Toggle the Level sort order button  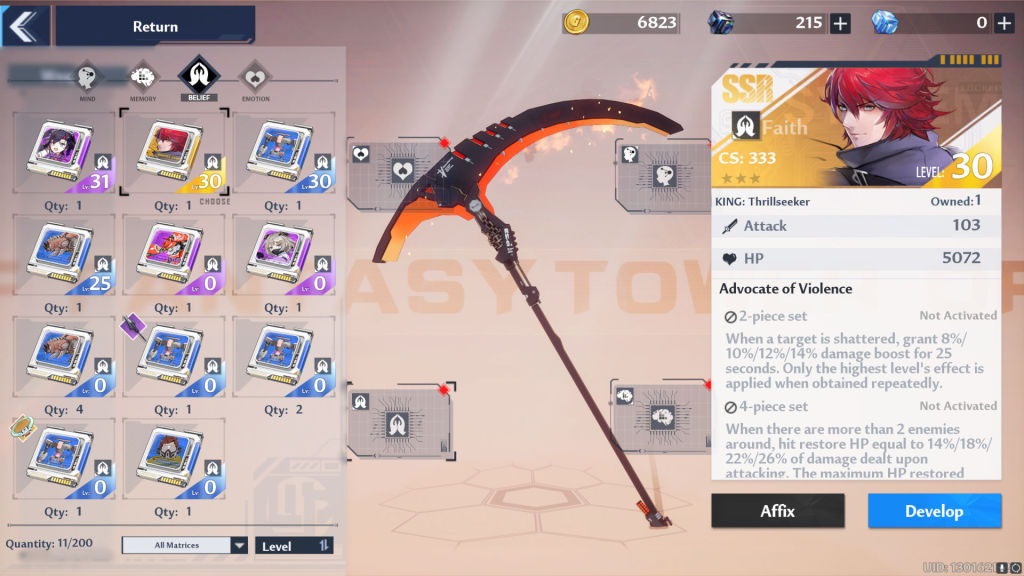coord(294,545)
